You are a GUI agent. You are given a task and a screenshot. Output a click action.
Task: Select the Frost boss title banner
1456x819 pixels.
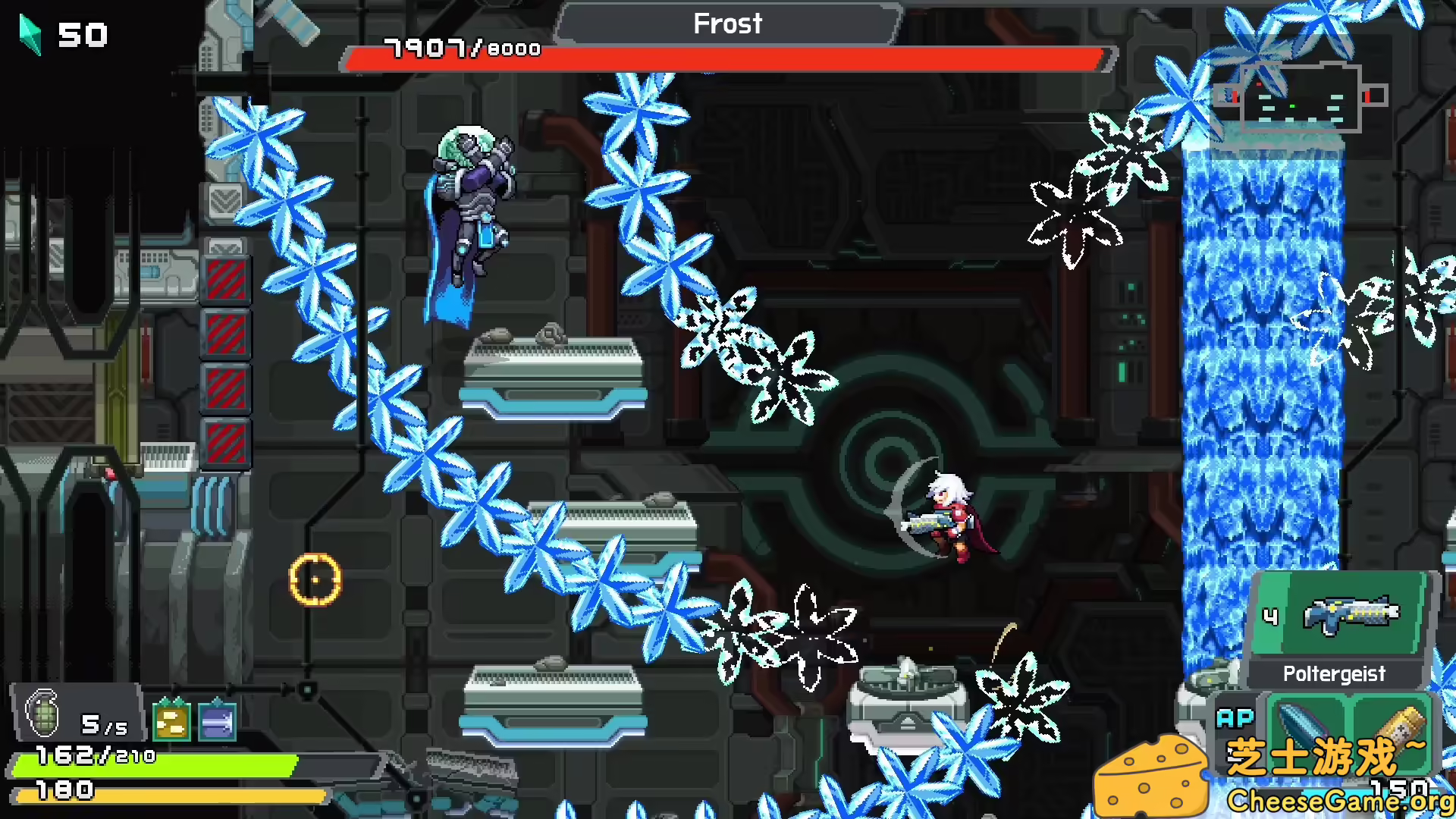point(726,24)
